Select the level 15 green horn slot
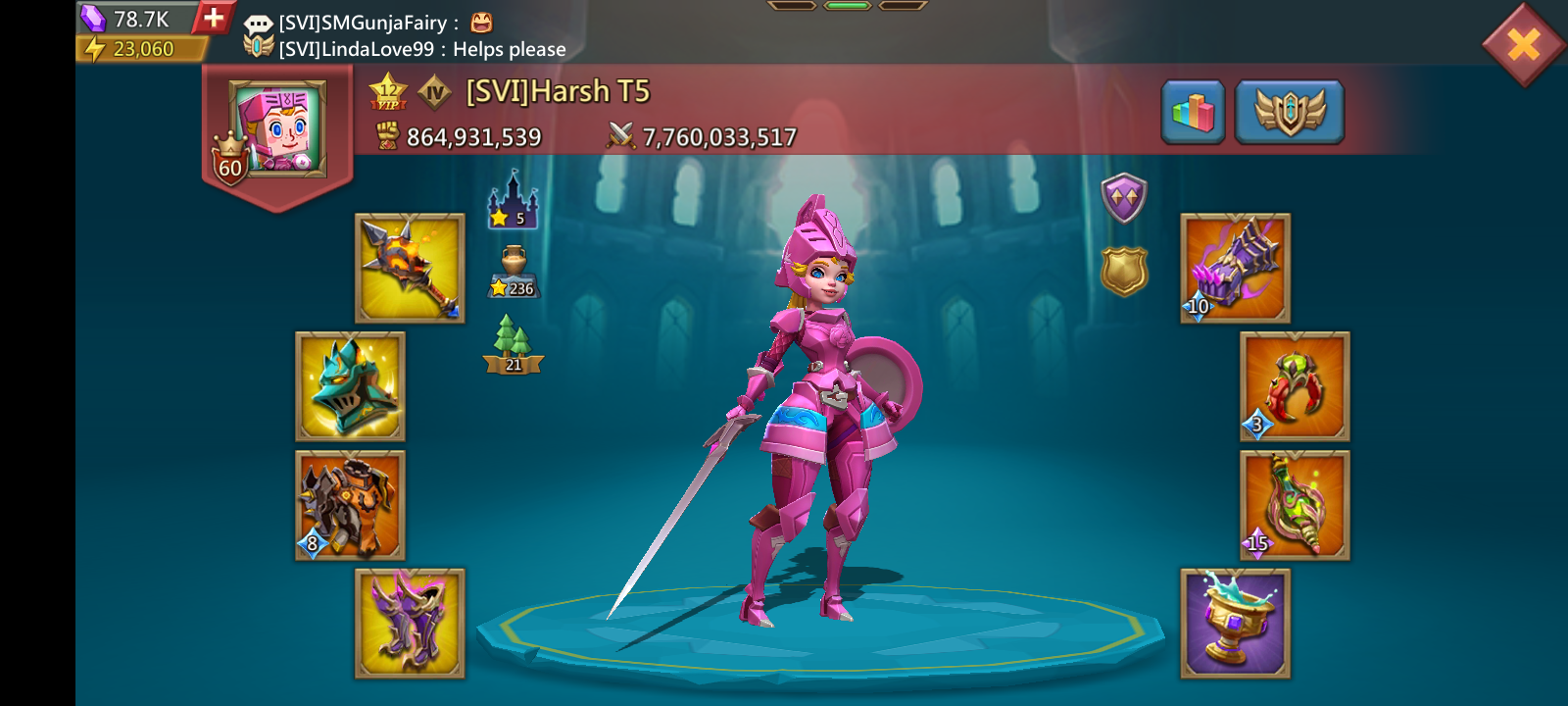Image resolution: width=1568 pixels, height=706 pixels. 1295,506
